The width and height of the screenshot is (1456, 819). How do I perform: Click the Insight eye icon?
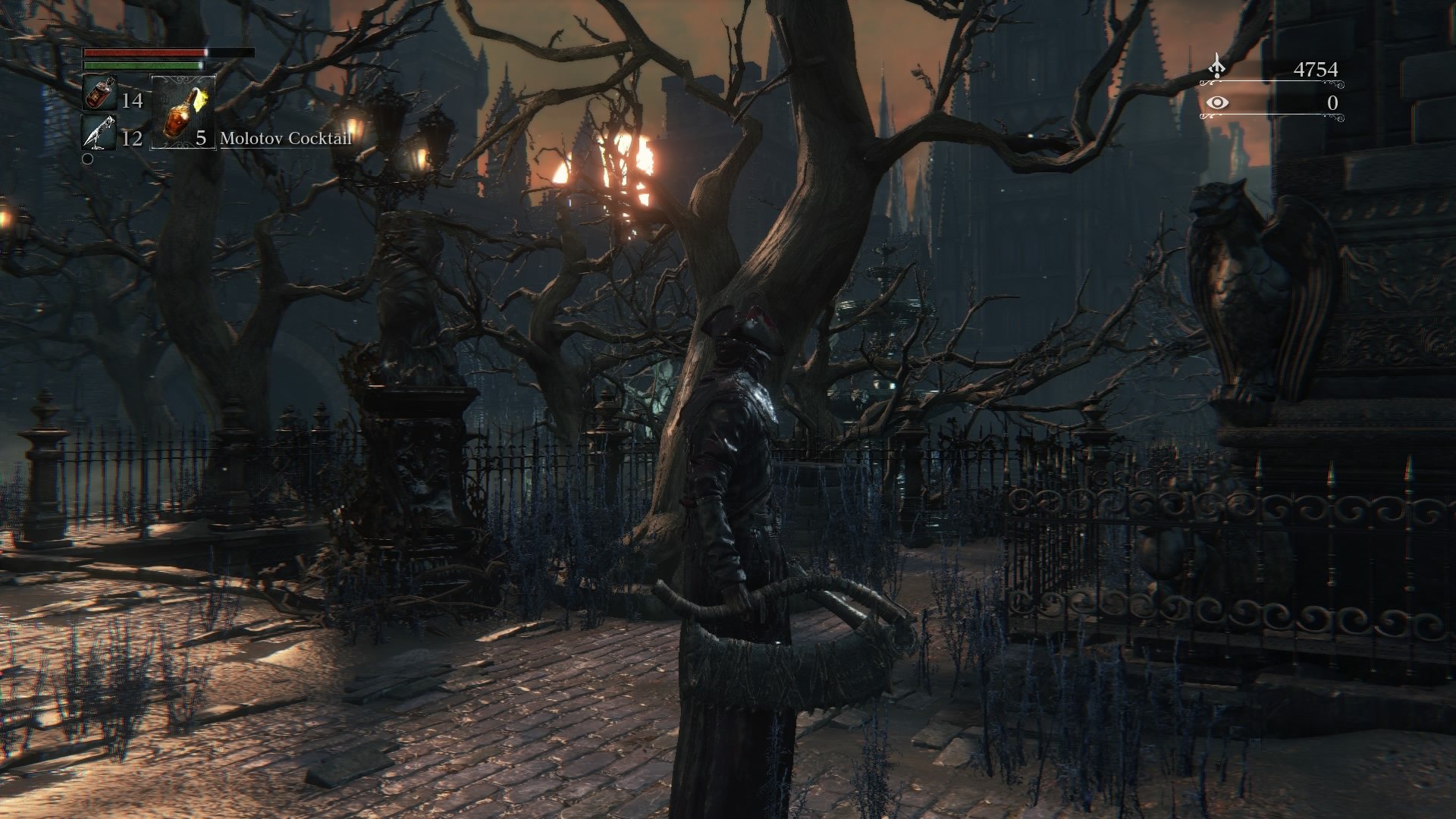point(1218,104)
